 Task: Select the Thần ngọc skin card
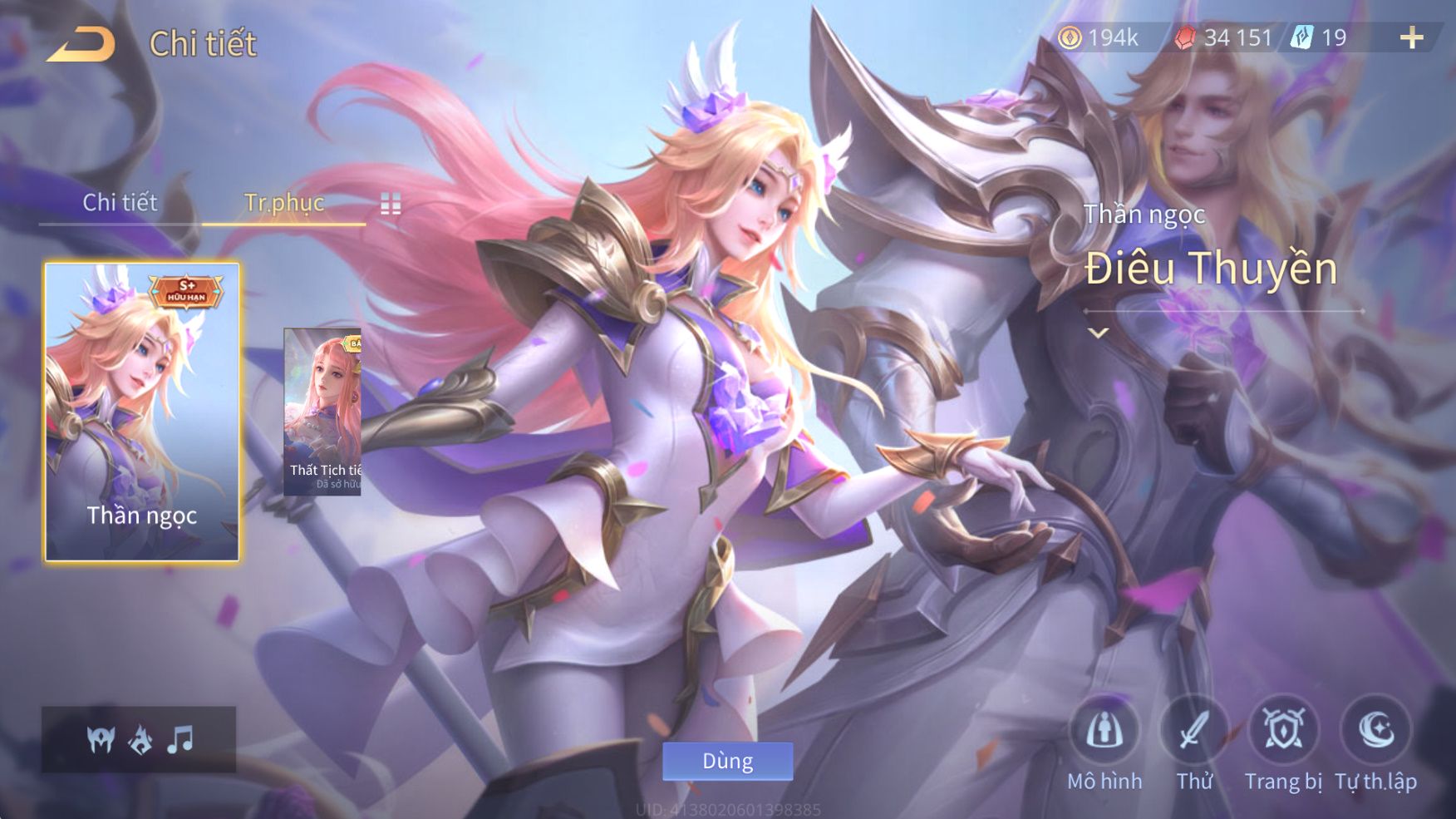tap(142, 412)
